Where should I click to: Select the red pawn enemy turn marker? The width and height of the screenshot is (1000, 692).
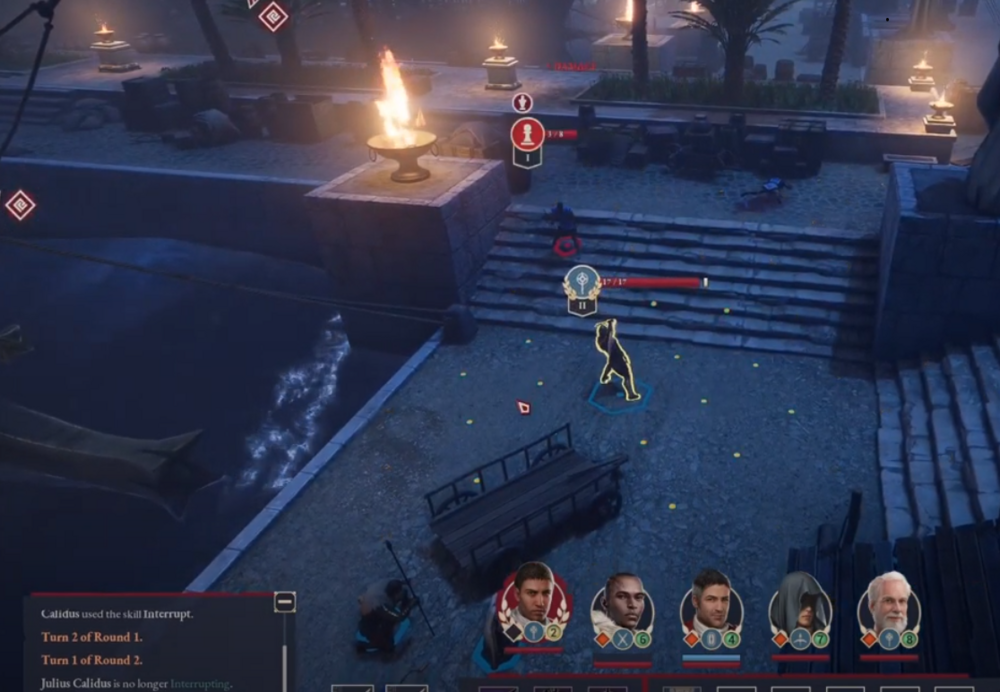click(x=527, y=134)
